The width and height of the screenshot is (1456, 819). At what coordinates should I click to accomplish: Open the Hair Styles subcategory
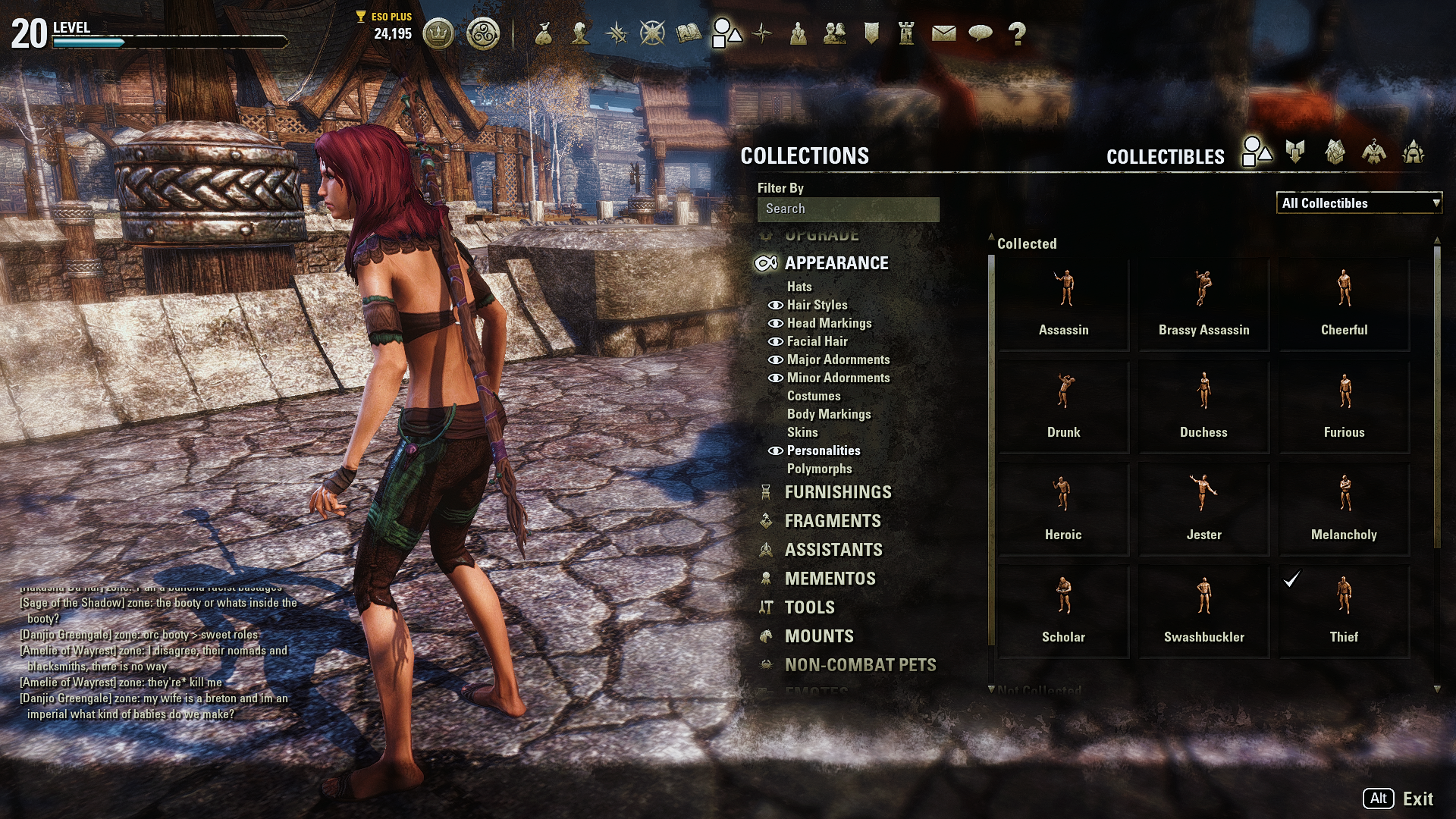point(817,305)
